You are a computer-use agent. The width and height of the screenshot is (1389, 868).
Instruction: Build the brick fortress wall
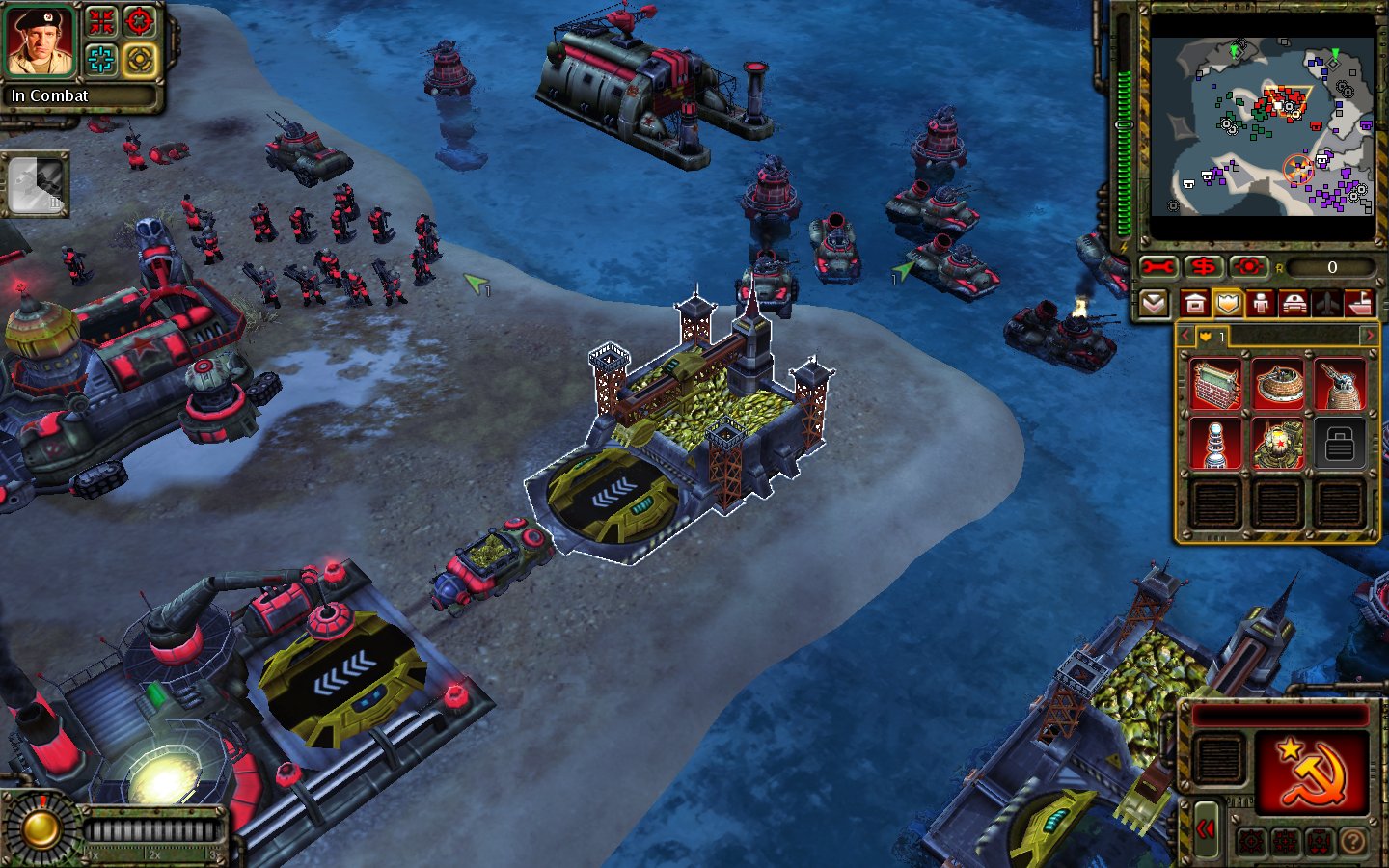1215,384
